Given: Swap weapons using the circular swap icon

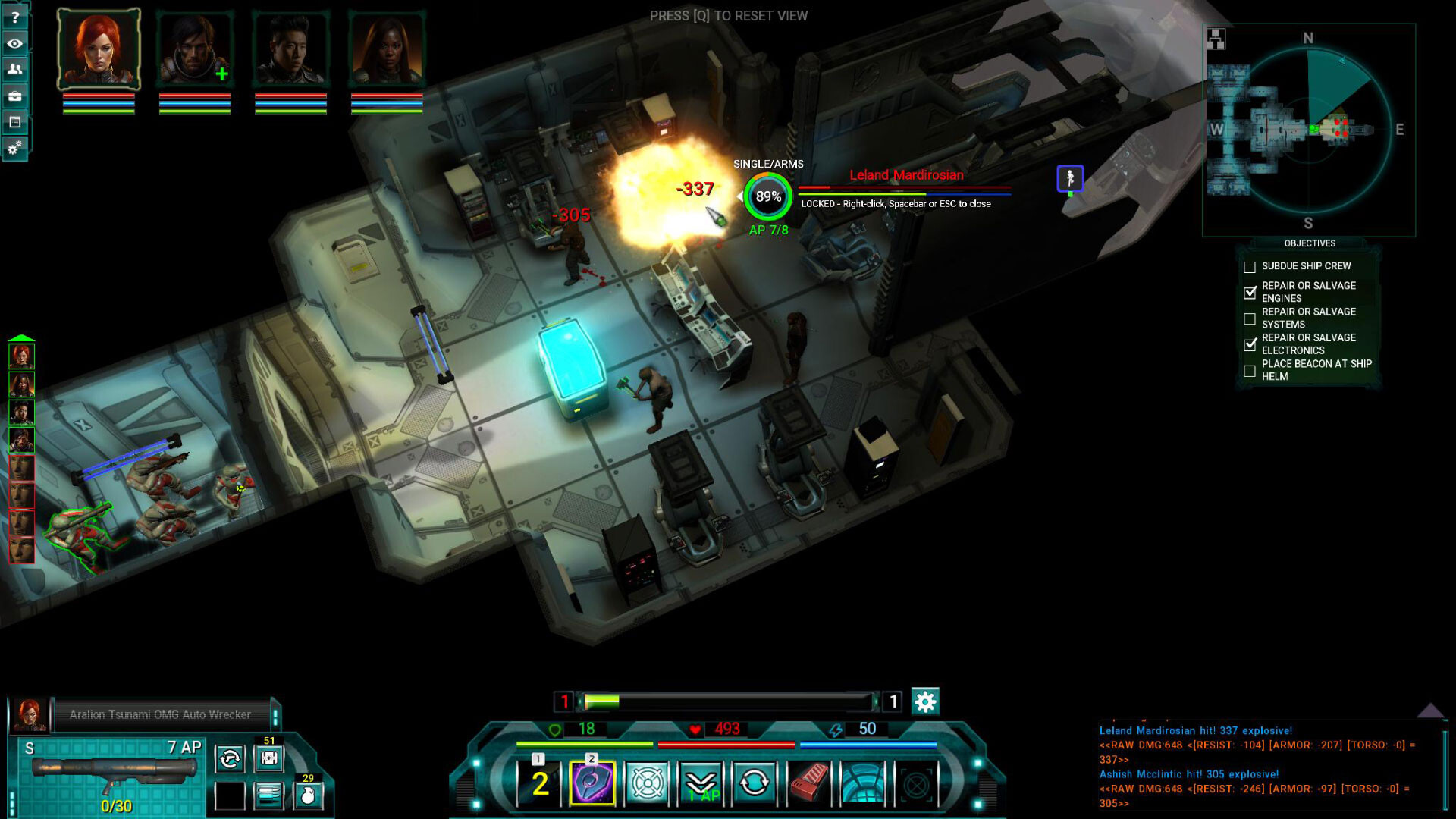Looking at the screenshot, I should (228, 758).
